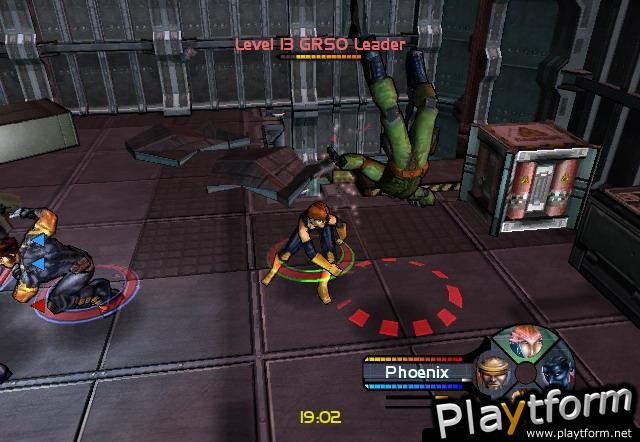Click the Phoenix character name label
The width and height of the screenshot is (640, 442).
[x=418, y=372]
